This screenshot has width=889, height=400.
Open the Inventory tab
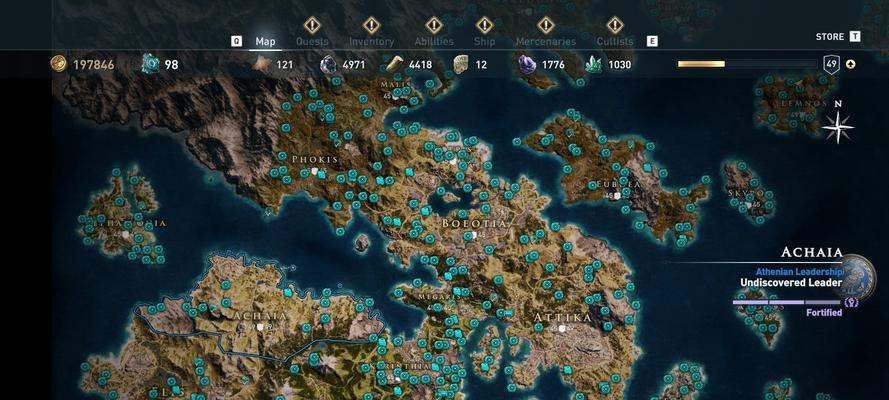coord(371,41)
